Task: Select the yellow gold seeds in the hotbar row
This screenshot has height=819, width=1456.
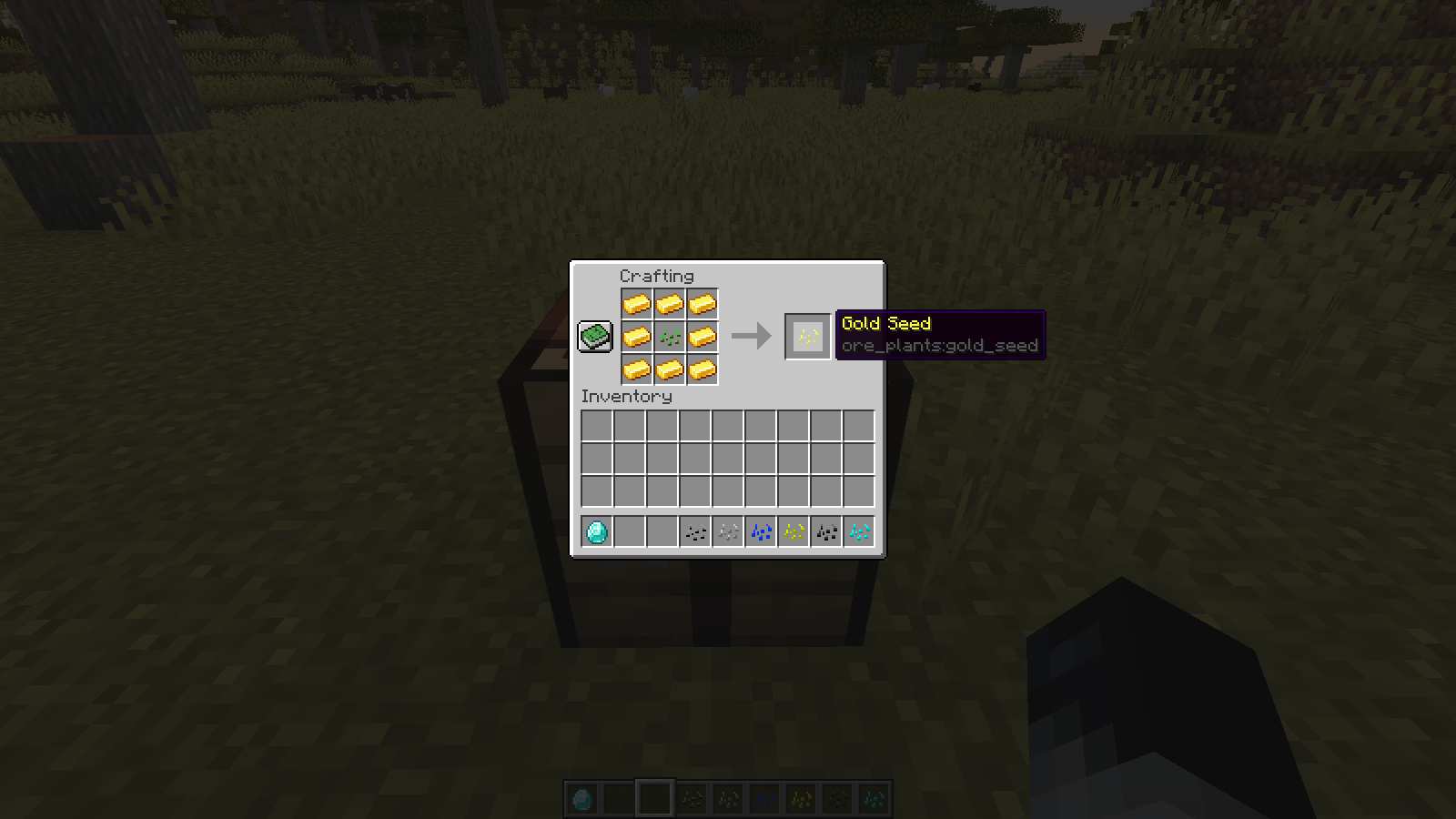Action: point(794,531)
